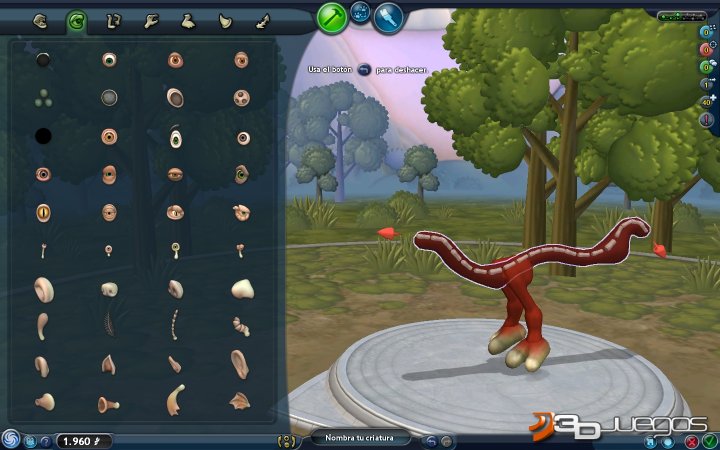This screenshot has height=450, width=720.
Task: Choose the dark feather antenna part
Action: (x=108, y=325)
